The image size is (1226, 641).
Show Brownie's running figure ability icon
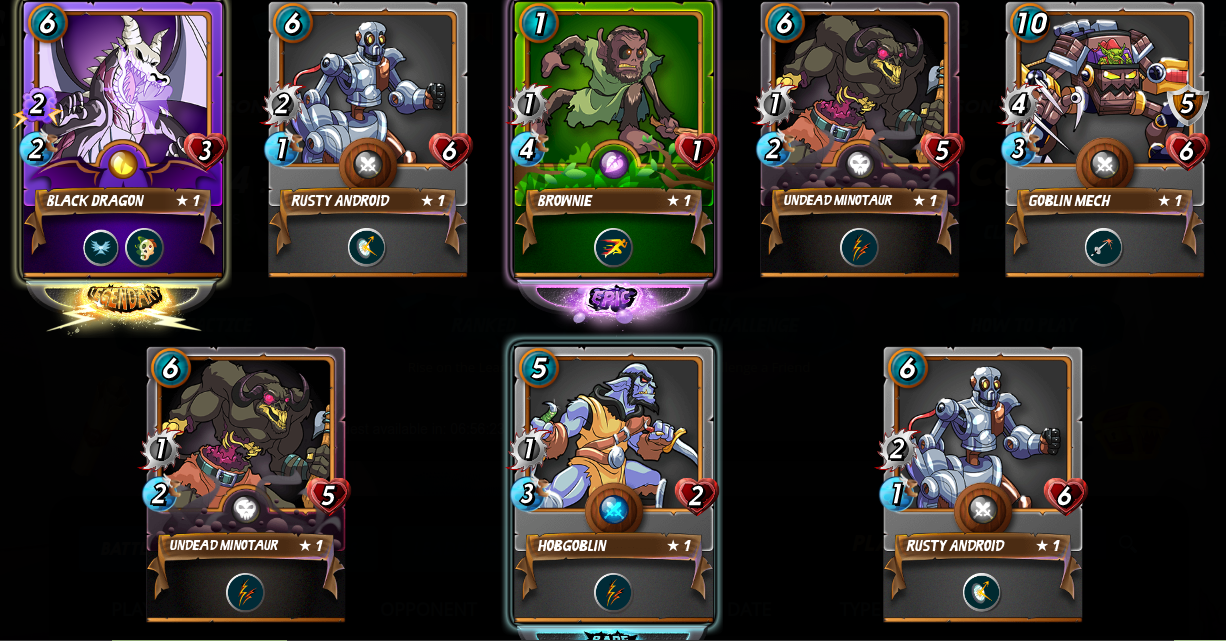pos(613,247)
